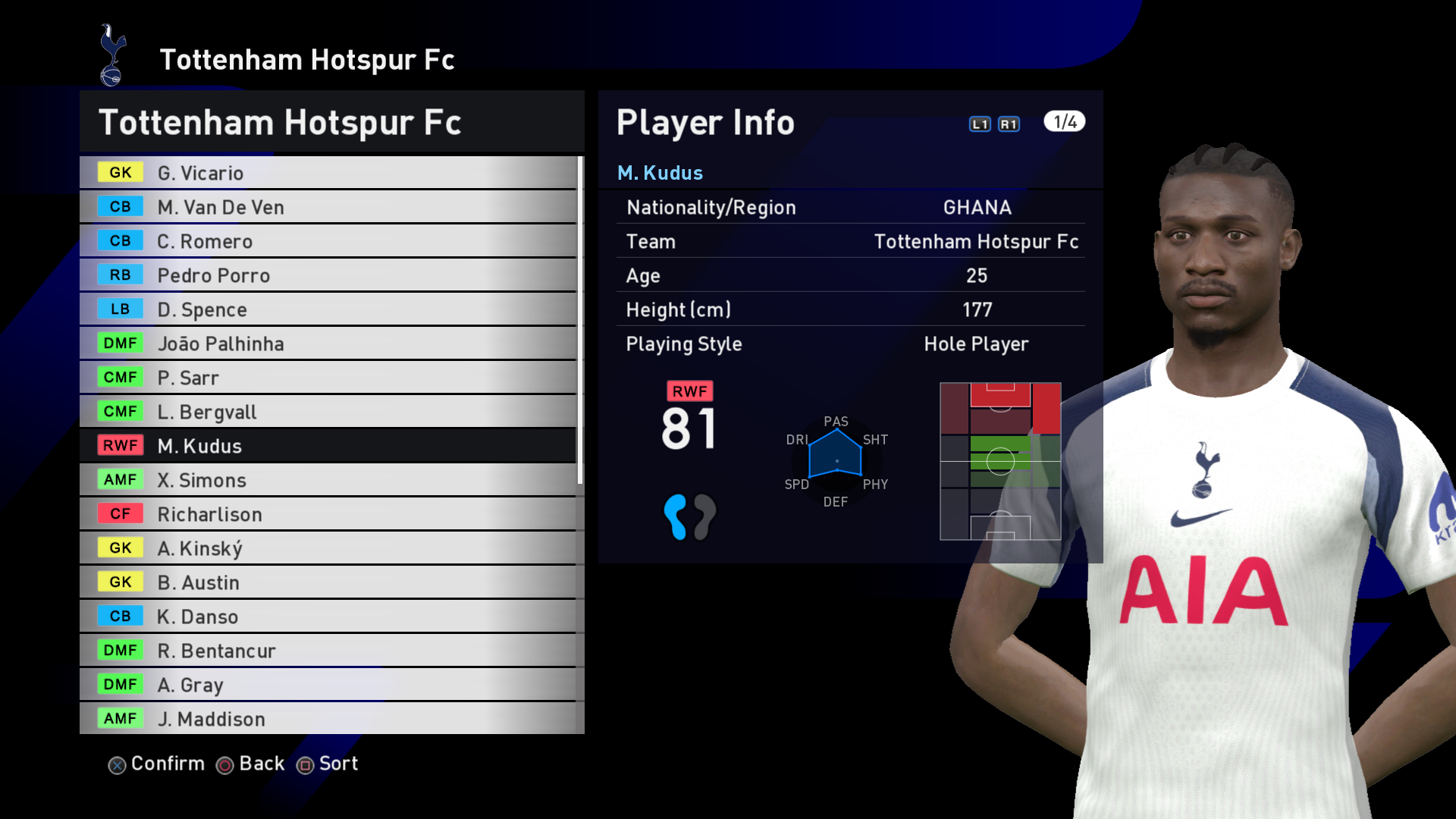Select C. Romero in the roster
The image size is (1456, 819).
[328, 241]
